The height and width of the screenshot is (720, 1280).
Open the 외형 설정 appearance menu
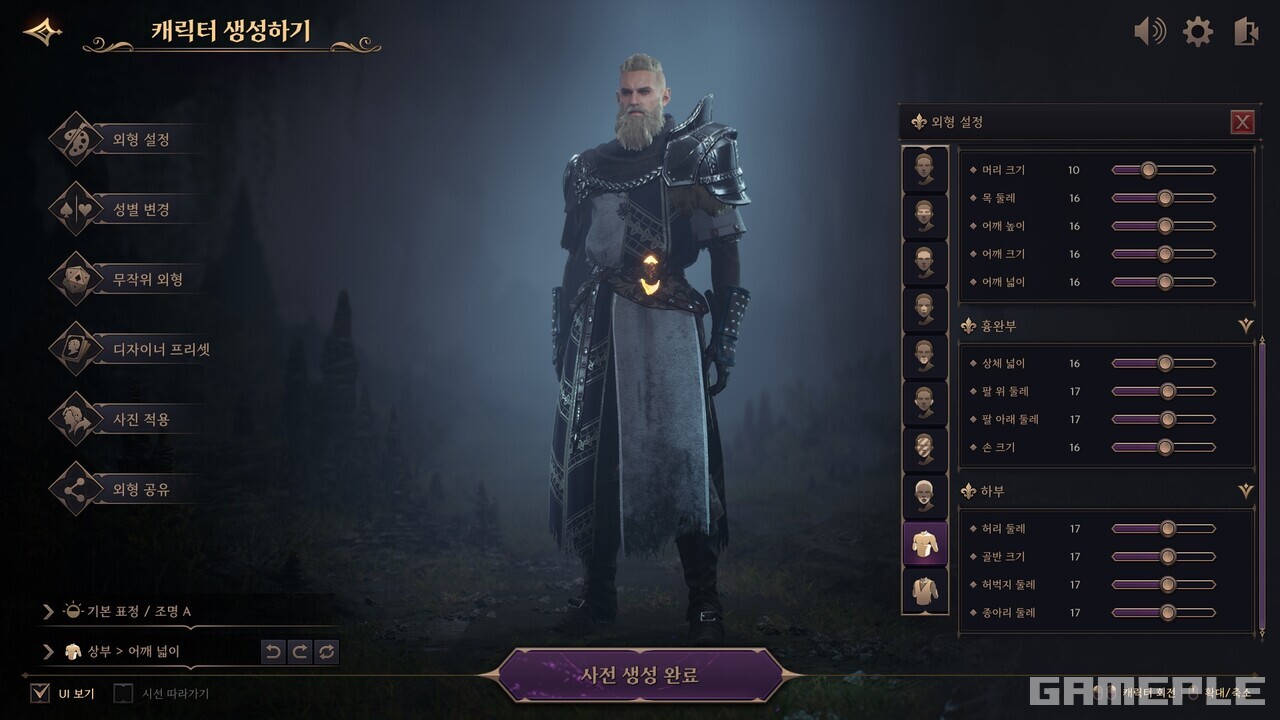pos(140,140)
